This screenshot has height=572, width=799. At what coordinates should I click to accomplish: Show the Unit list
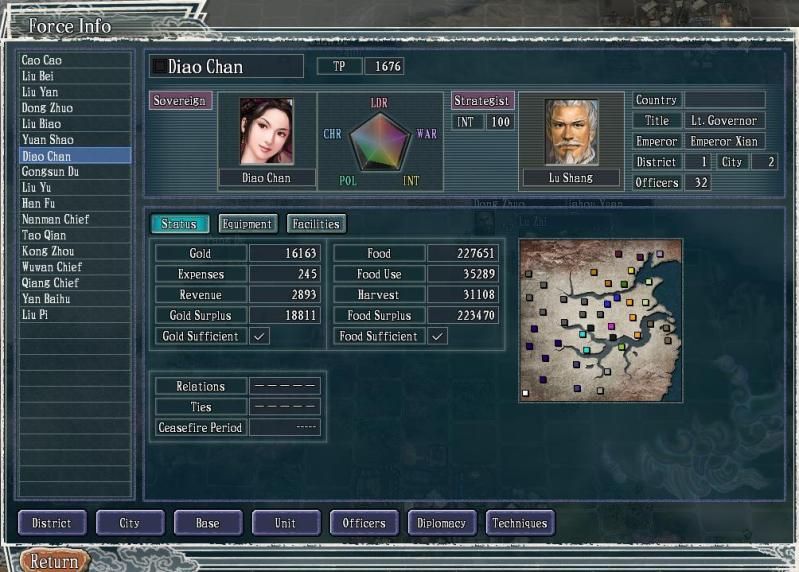pyautogui.click(x=286, y=523)
